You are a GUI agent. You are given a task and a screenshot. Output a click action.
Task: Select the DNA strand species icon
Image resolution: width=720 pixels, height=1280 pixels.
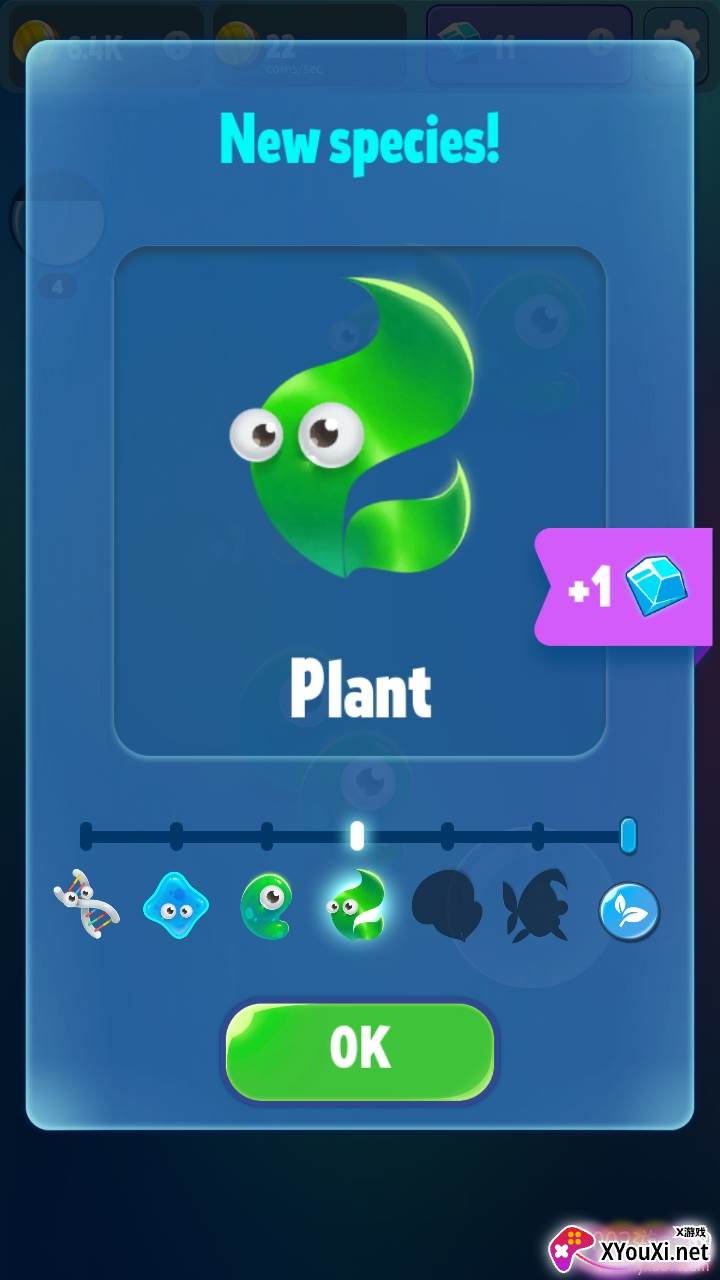point(86,908)
